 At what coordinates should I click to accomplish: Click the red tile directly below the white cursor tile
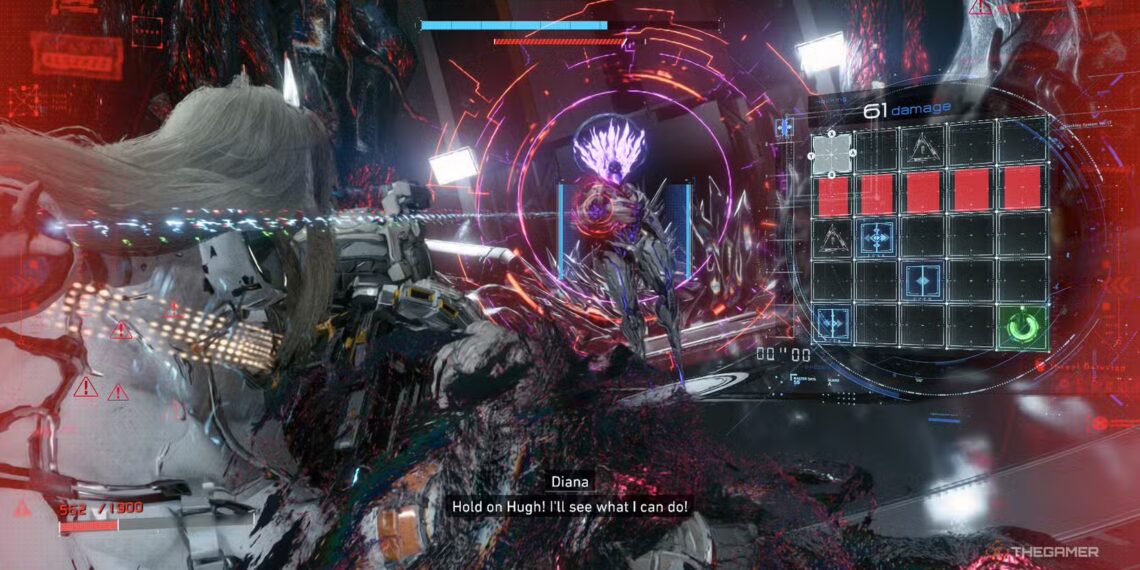[x=832, y=192]
